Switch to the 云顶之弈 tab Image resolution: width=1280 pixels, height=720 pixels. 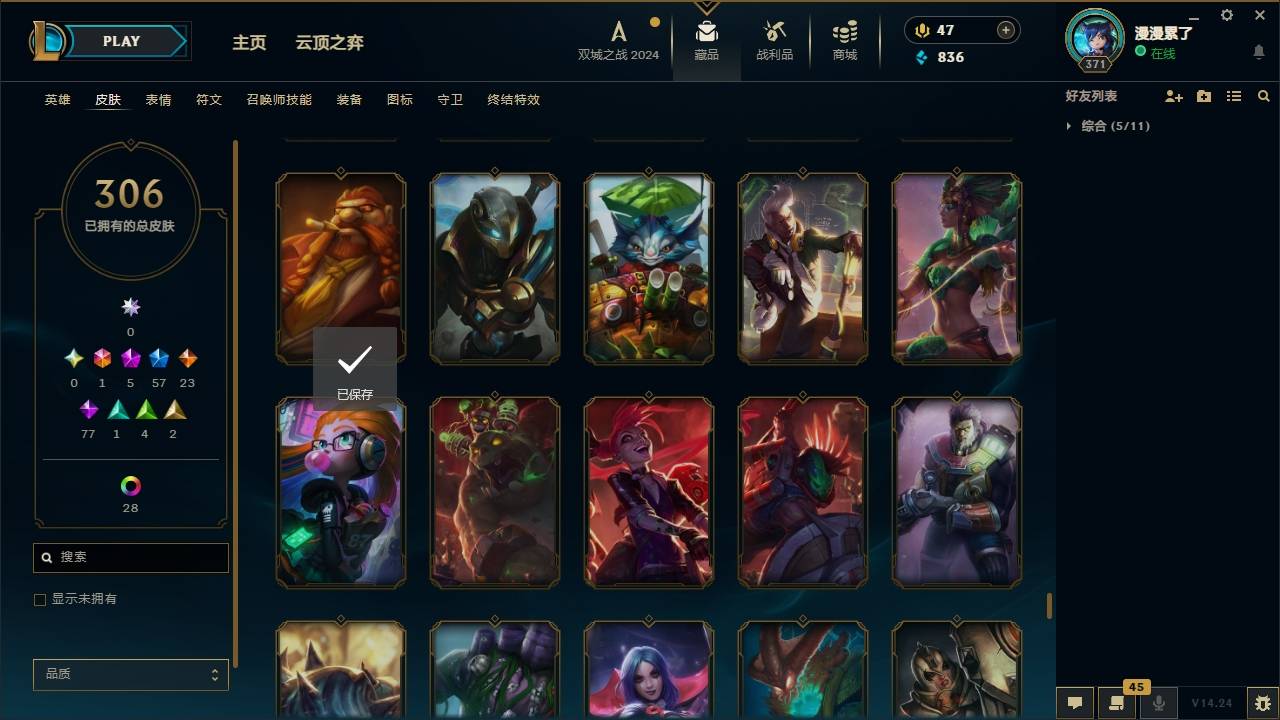[x=332, y=43]
